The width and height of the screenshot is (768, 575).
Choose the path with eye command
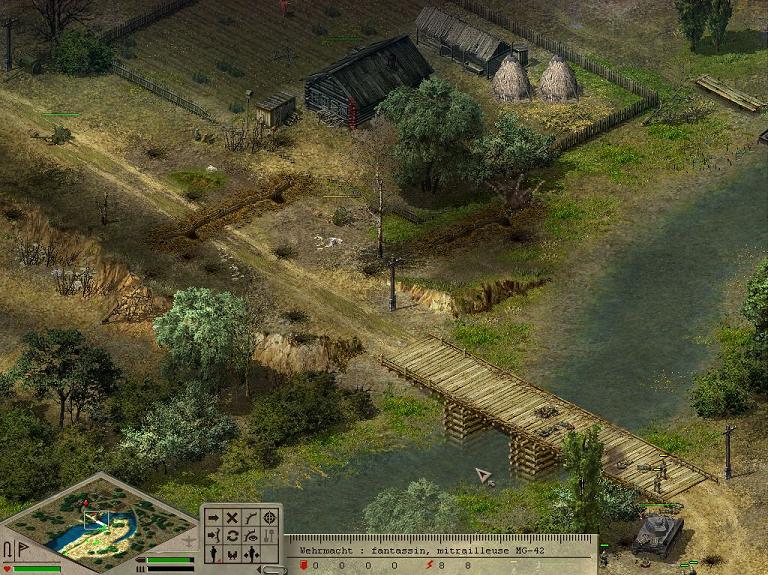click(x=250, y=535)
